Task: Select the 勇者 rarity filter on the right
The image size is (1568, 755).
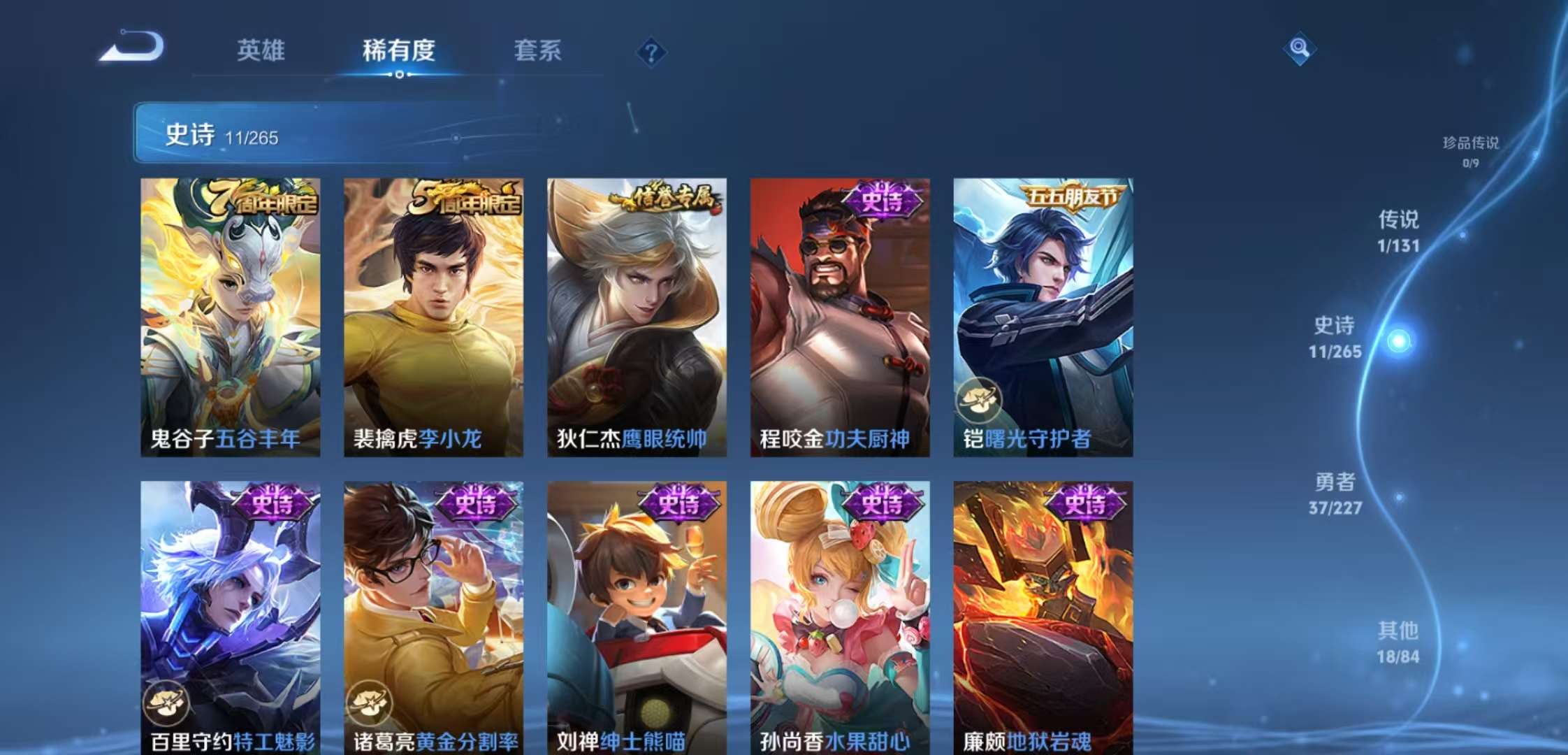Action: (x=1336, y=493)
